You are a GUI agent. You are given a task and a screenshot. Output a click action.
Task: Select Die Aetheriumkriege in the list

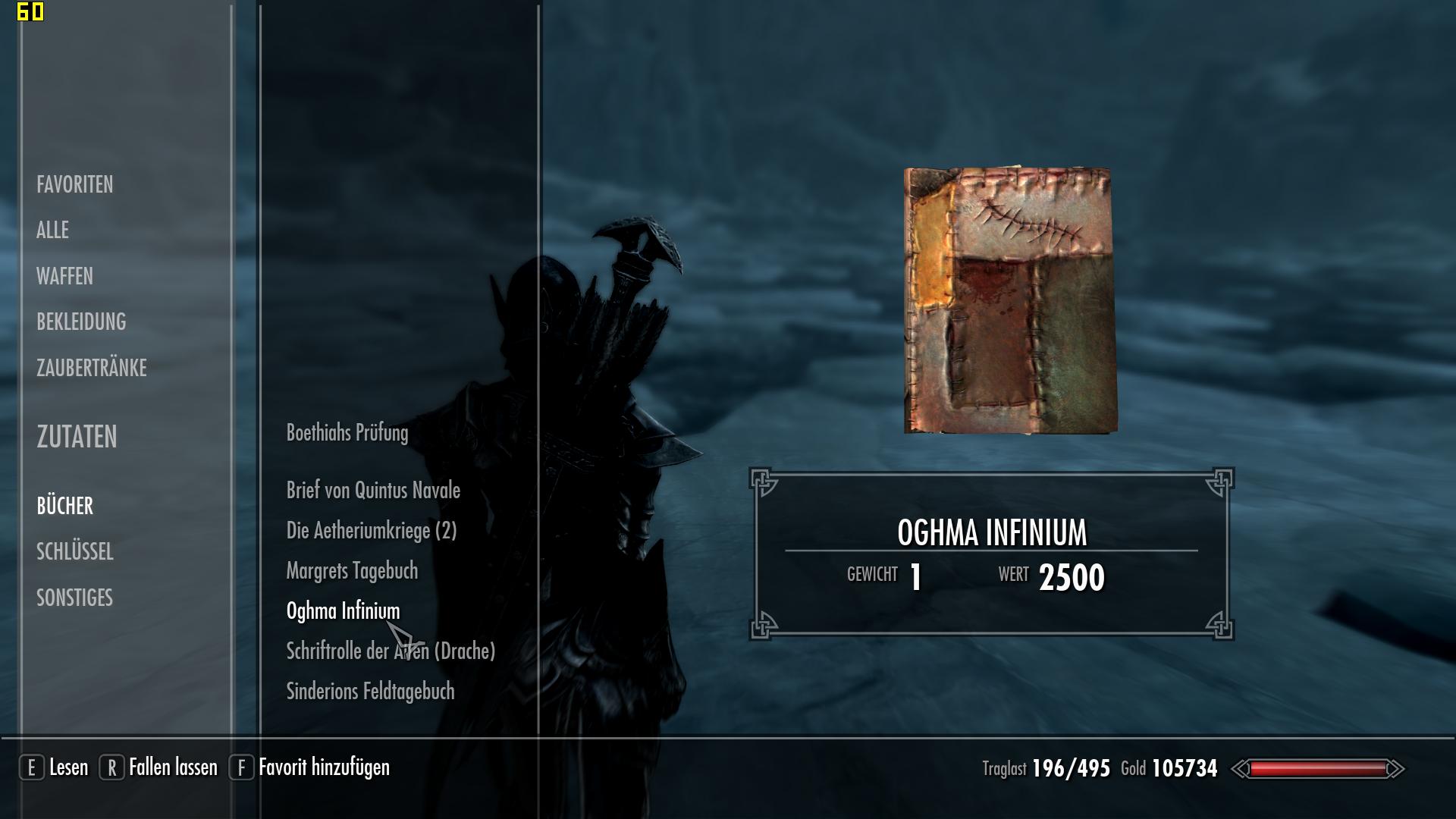coord(371,531)
